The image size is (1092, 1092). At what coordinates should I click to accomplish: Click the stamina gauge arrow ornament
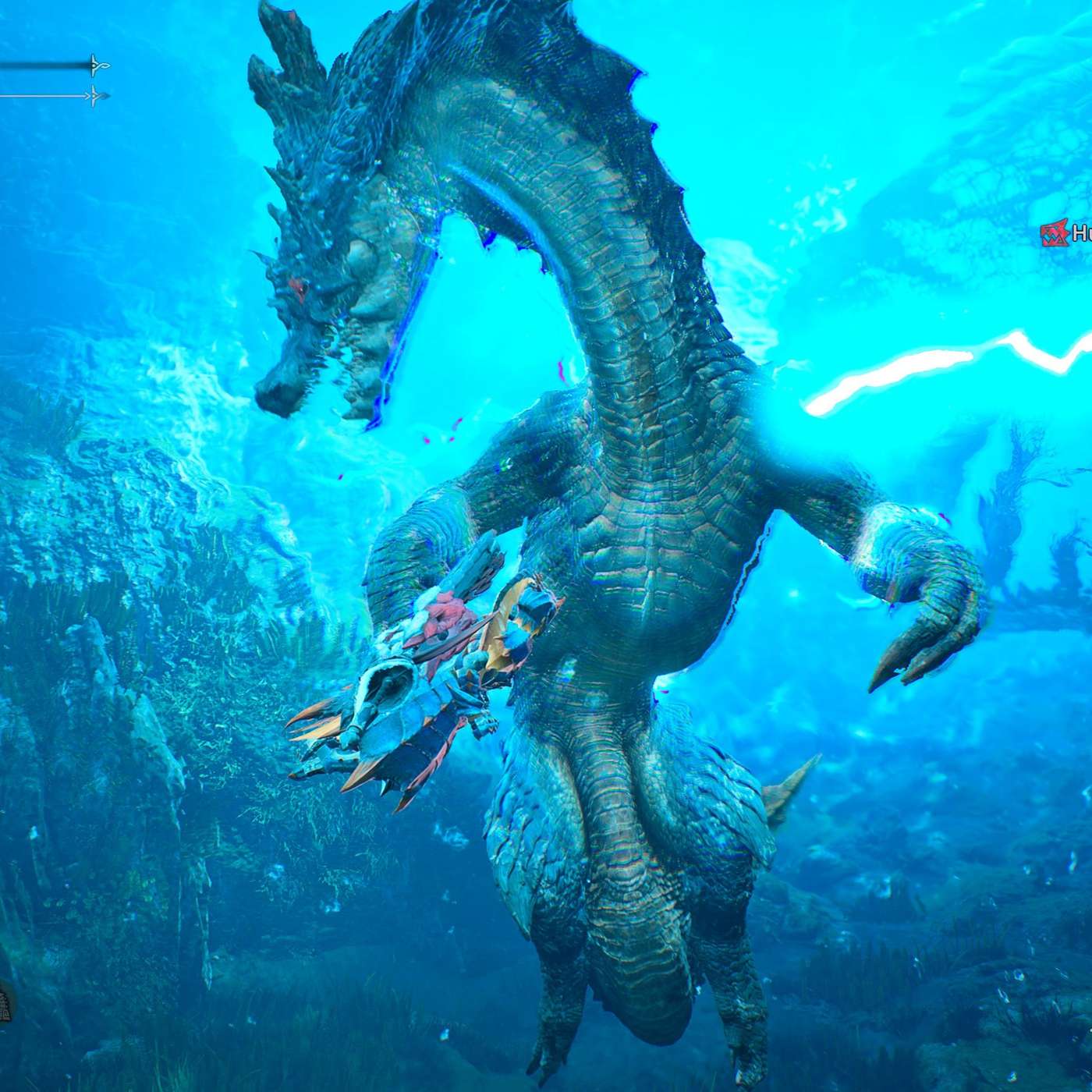(x=92, y=96)
